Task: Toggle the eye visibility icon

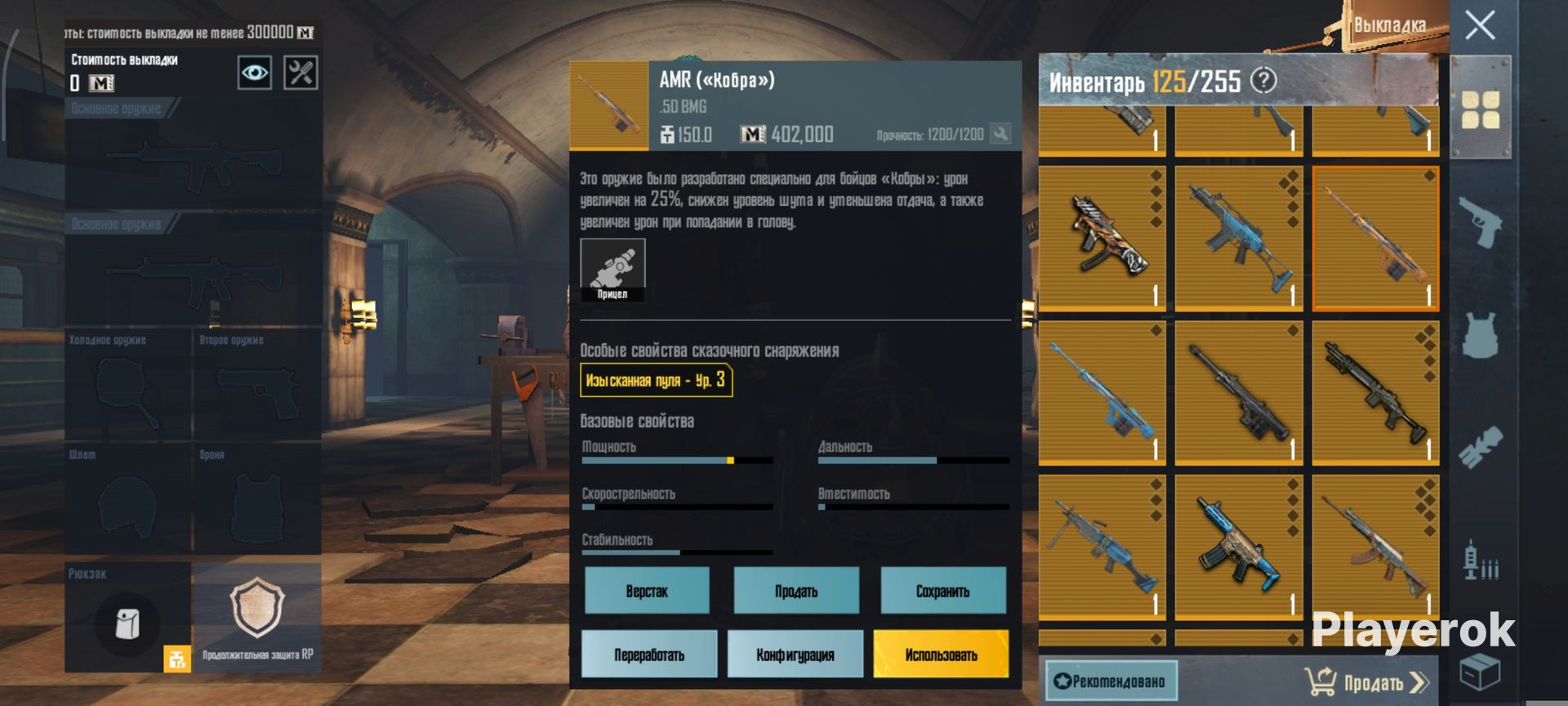Action: tap(254, 73)
